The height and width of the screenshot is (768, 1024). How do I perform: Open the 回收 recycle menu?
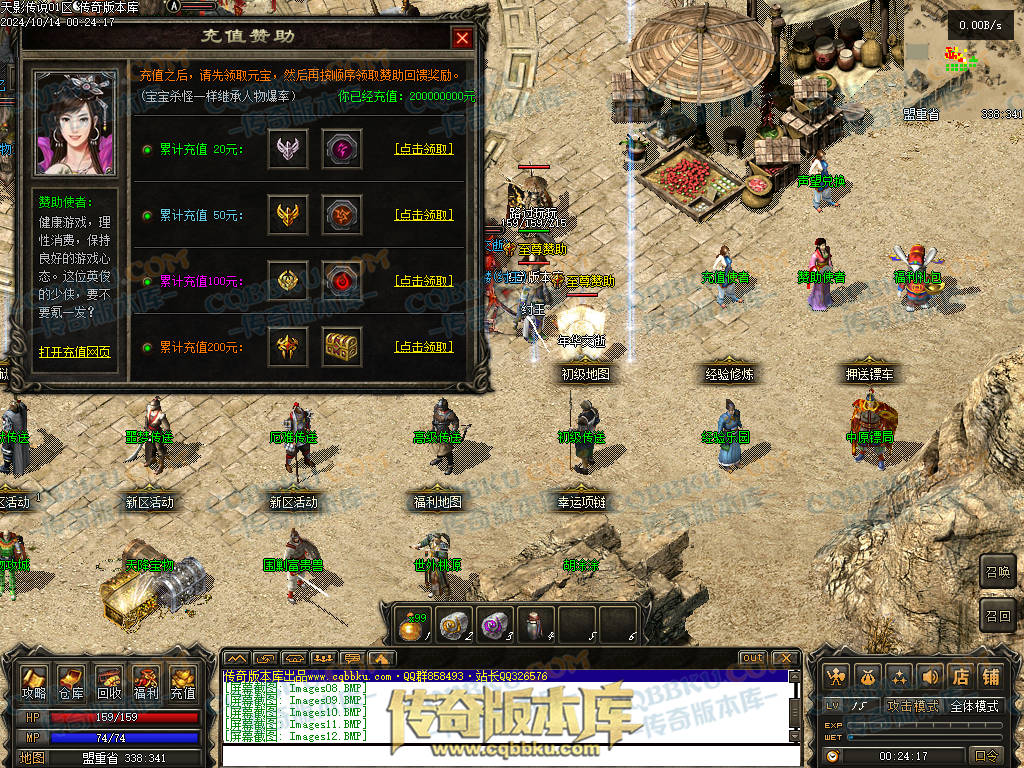(108, 682)
